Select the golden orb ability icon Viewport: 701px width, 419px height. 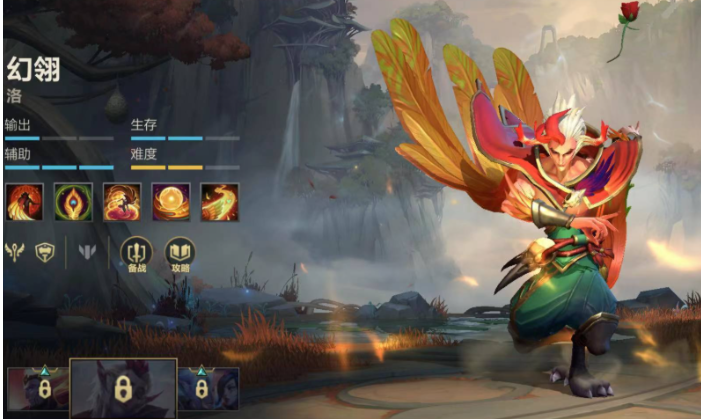point(169,202)
